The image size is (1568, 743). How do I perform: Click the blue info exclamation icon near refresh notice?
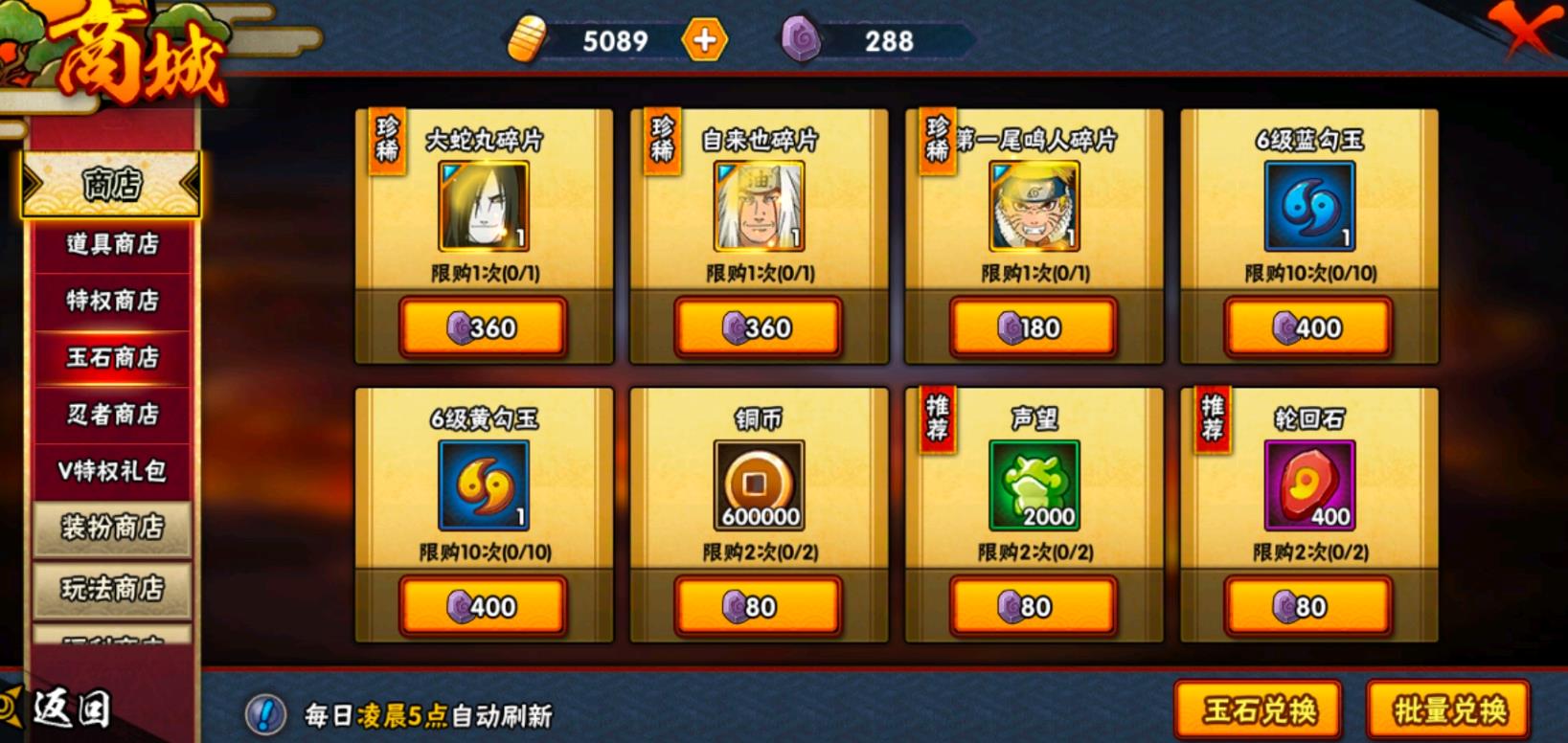(x=265, y=713)
